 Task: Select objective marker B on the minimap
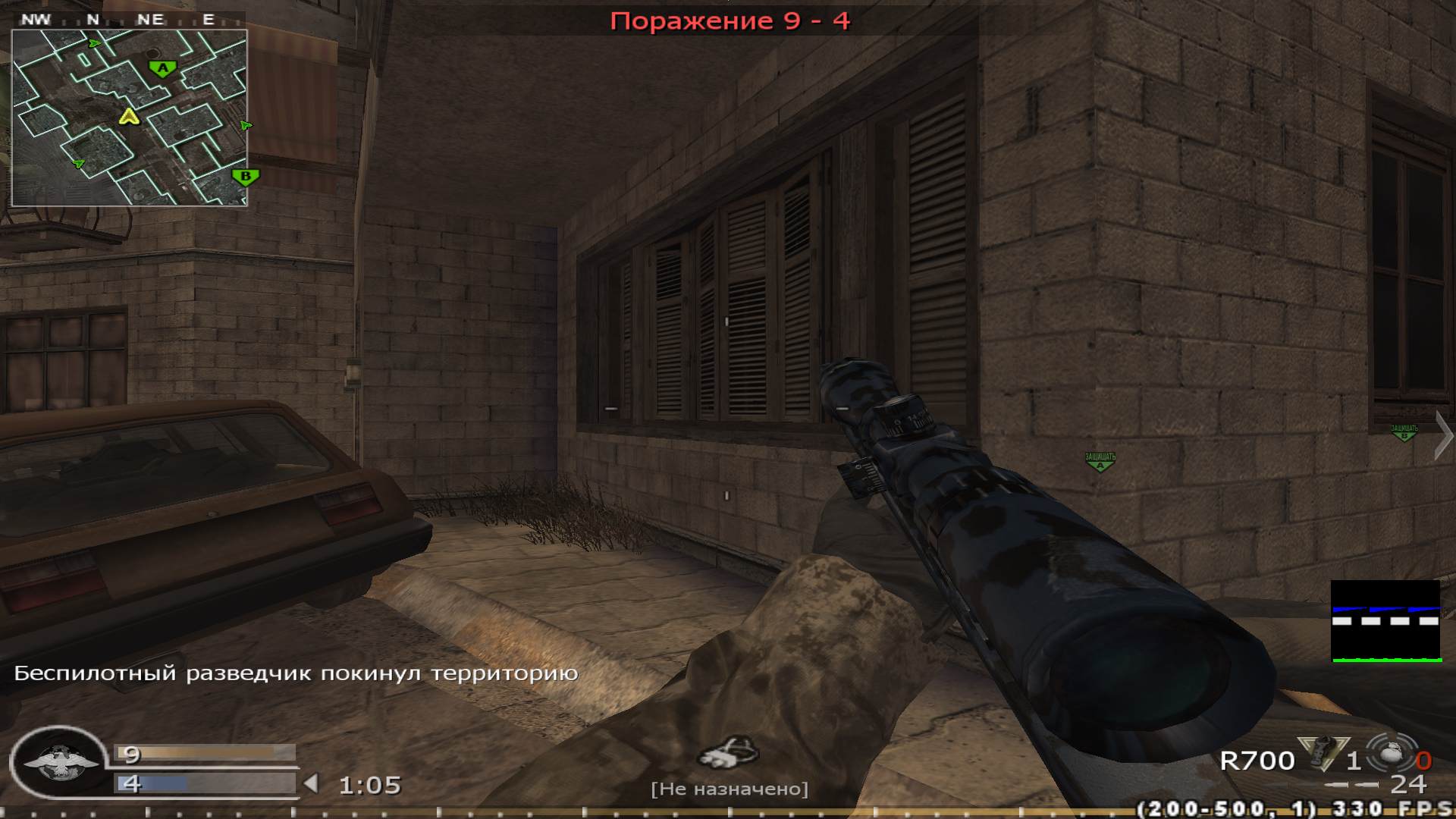245,176
